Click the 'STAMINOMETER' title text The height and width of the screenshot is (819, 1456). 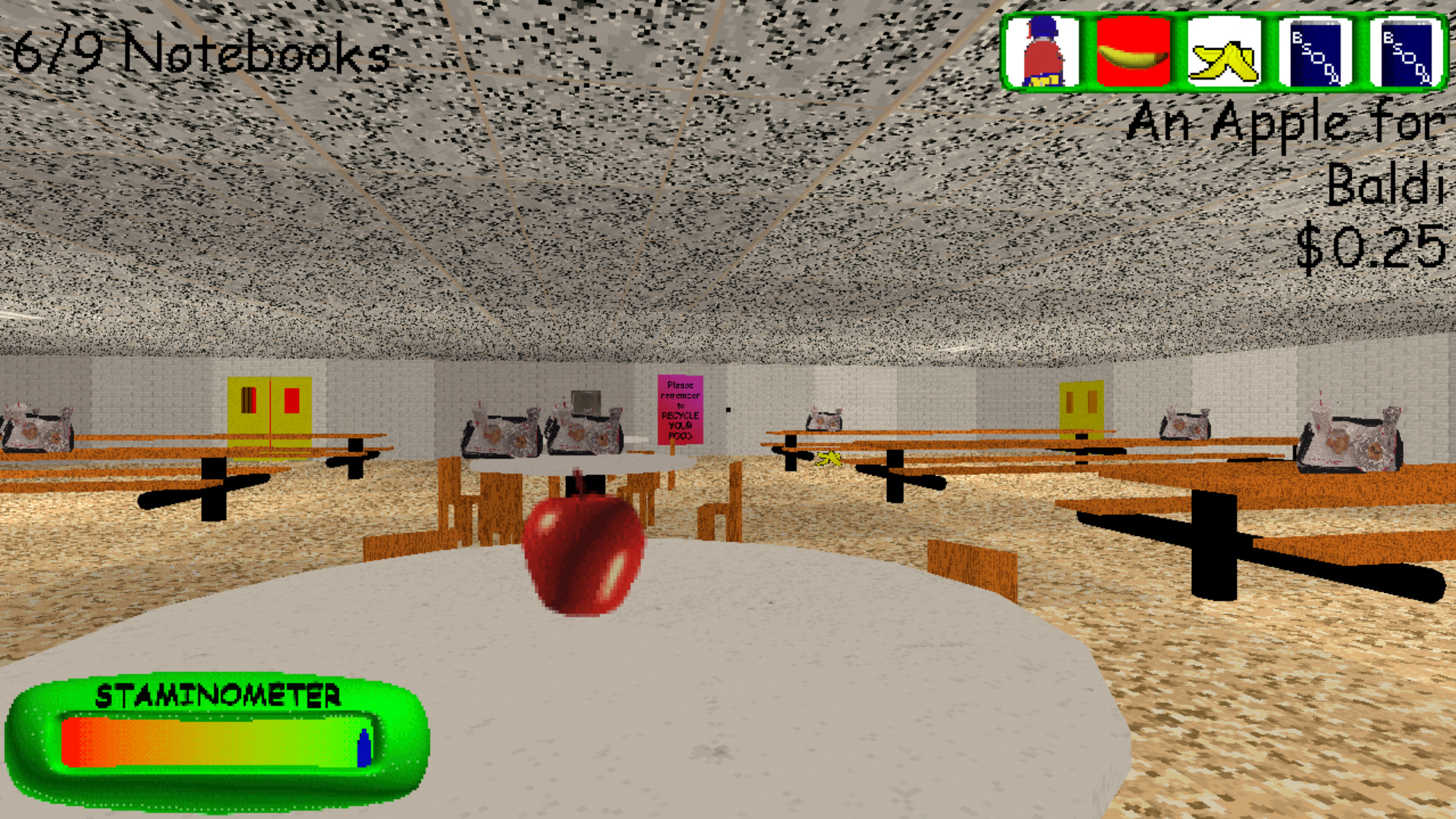click(220, 693)
